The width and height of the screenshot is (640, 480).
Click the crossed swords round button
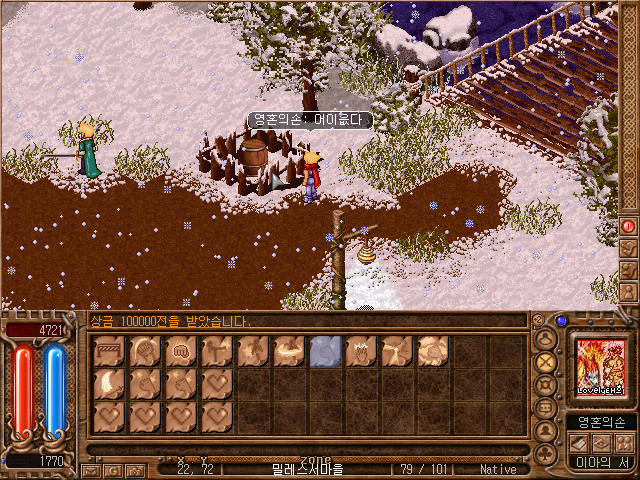[x=546, y=362]
